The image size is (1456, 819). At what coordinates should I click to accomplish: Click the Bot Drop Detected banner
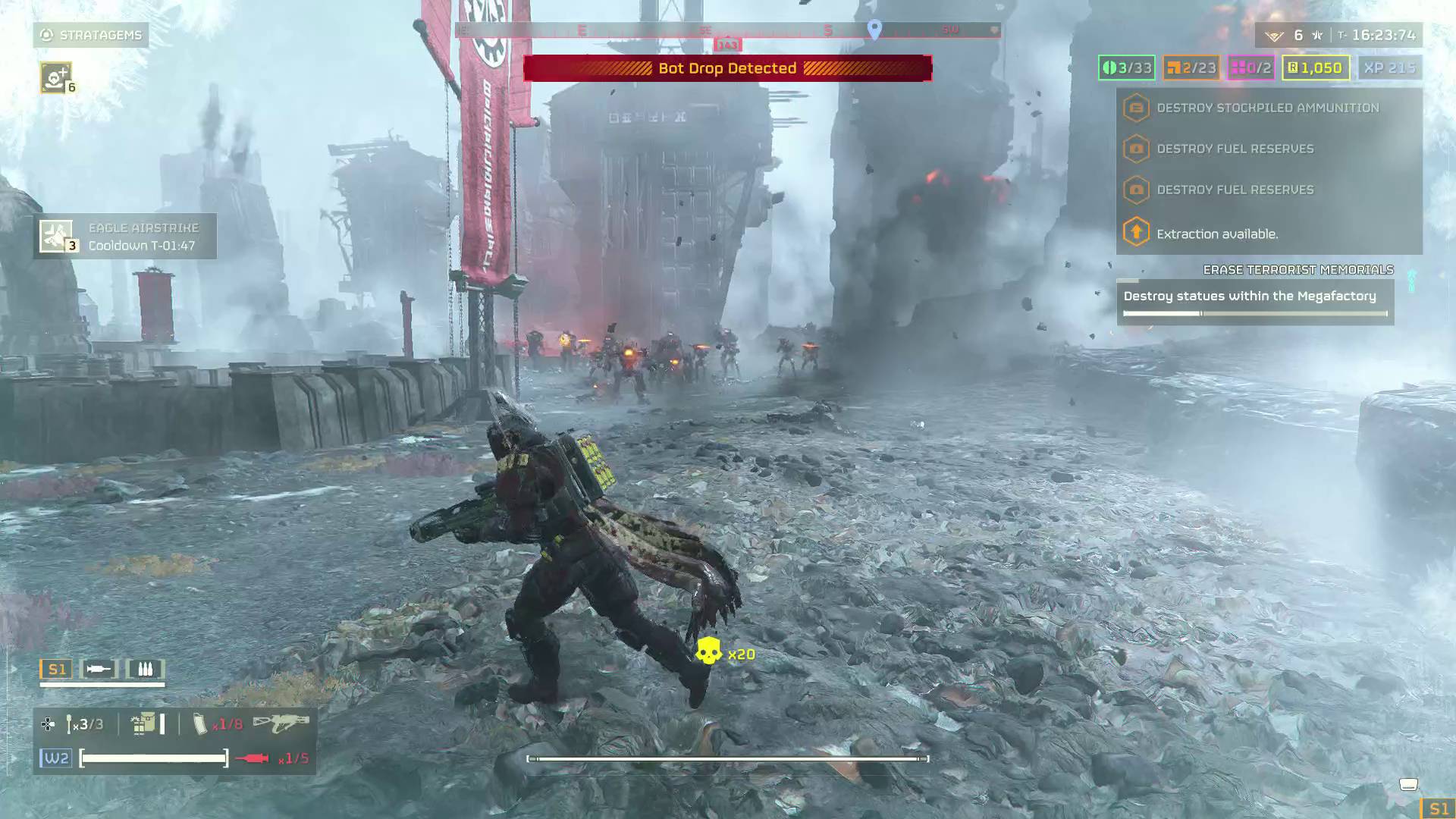pyautogui.click(x=730, y=68)
